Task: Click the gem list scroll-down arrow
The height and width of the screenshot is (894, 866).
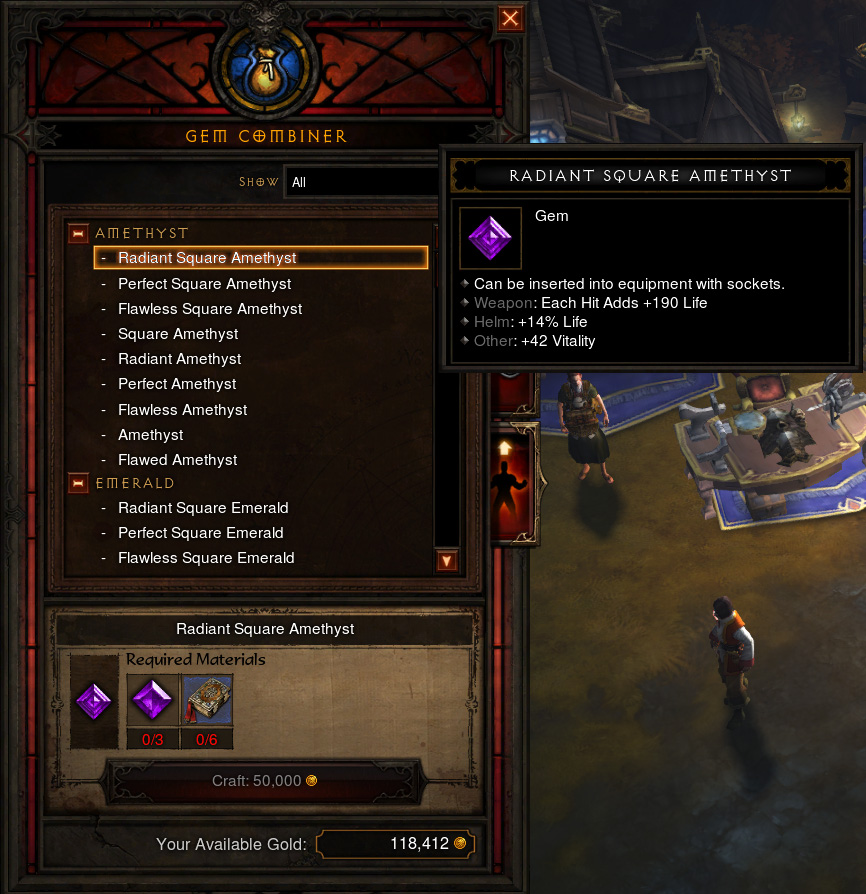Action: (x=447, y=561)
